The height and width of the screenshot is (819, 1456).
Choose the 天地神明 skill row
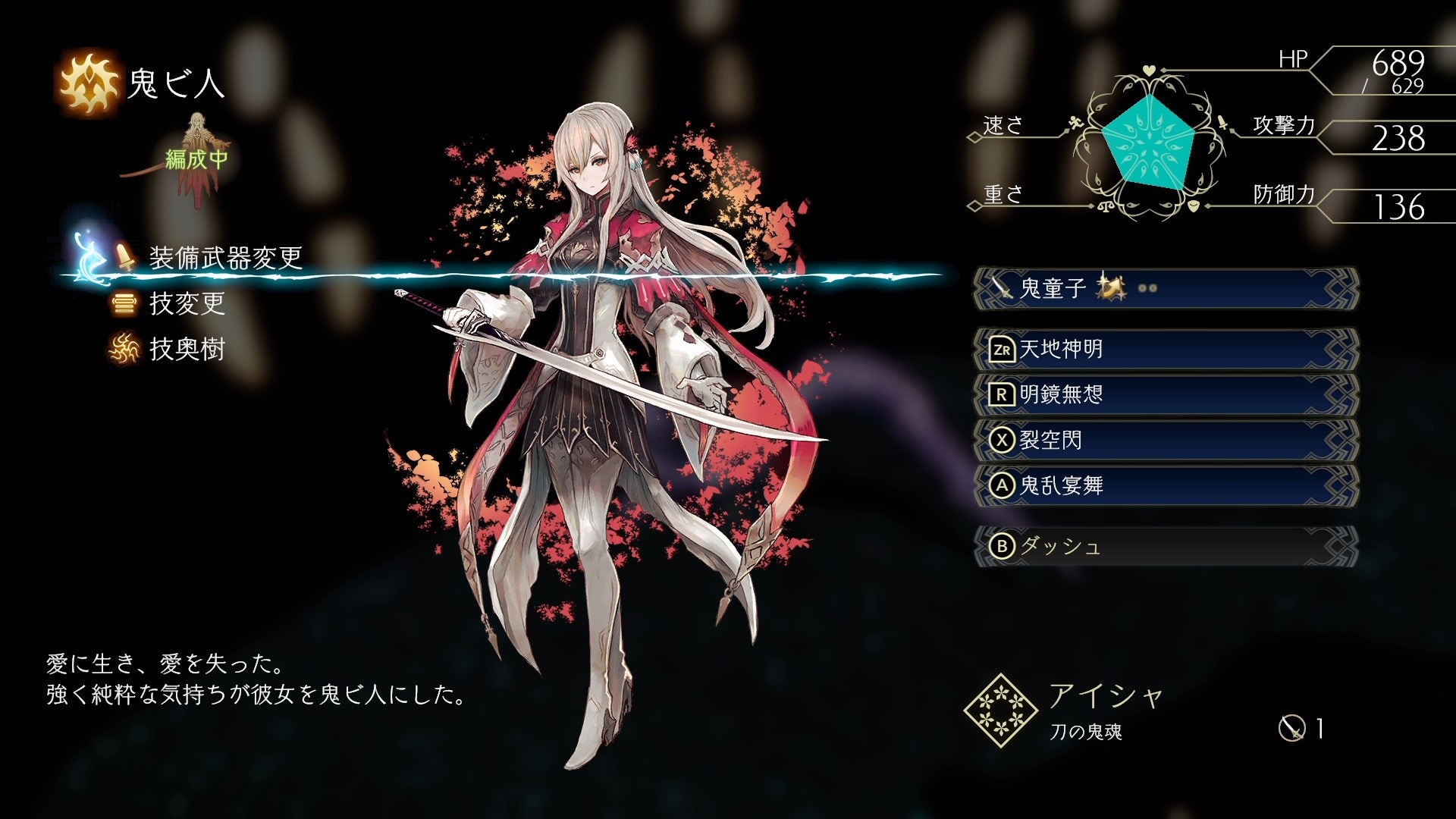click(1165, 349)
